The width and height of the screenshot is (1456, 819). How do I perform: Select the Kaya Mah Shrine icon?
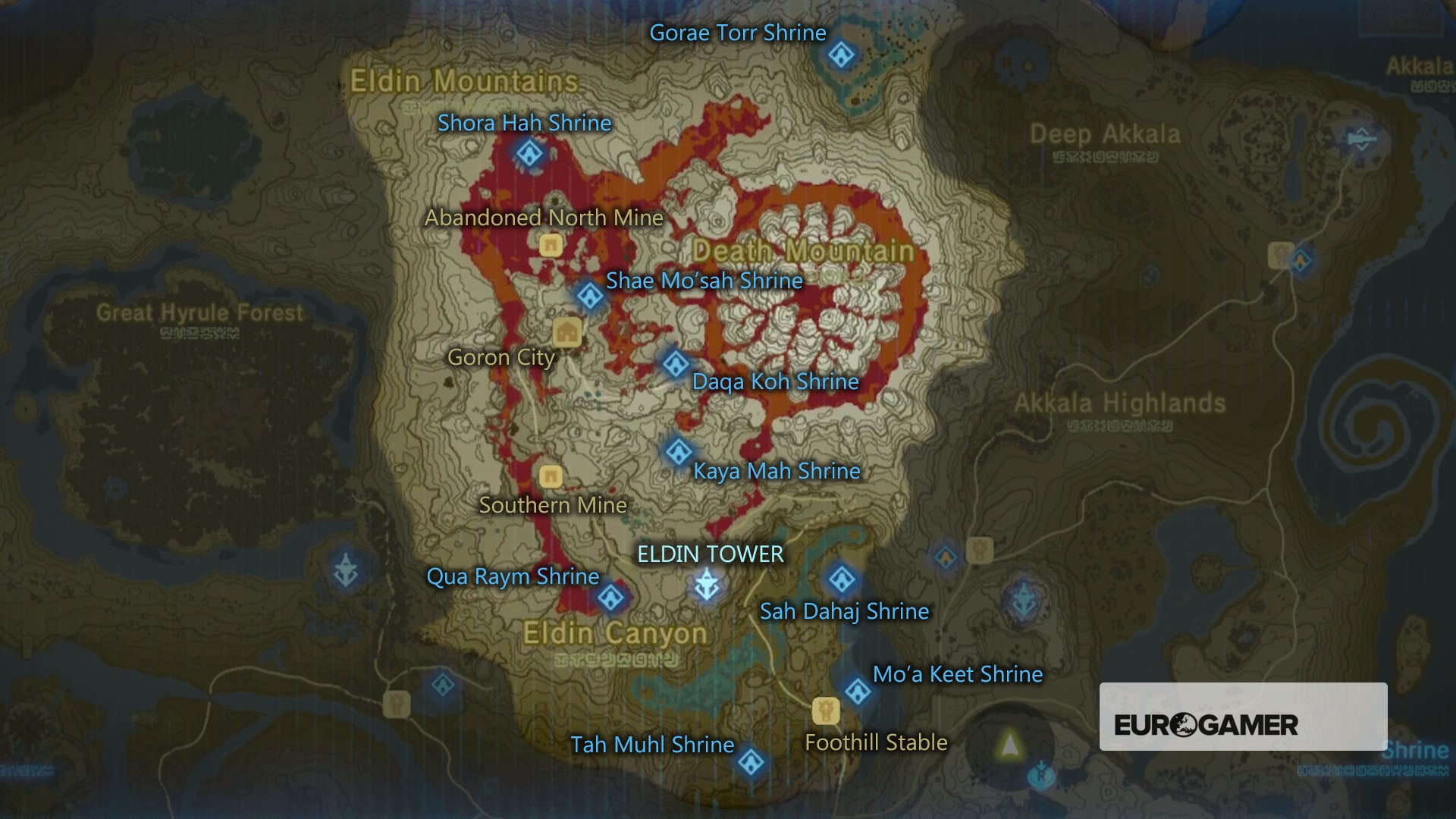pos(677,453)
